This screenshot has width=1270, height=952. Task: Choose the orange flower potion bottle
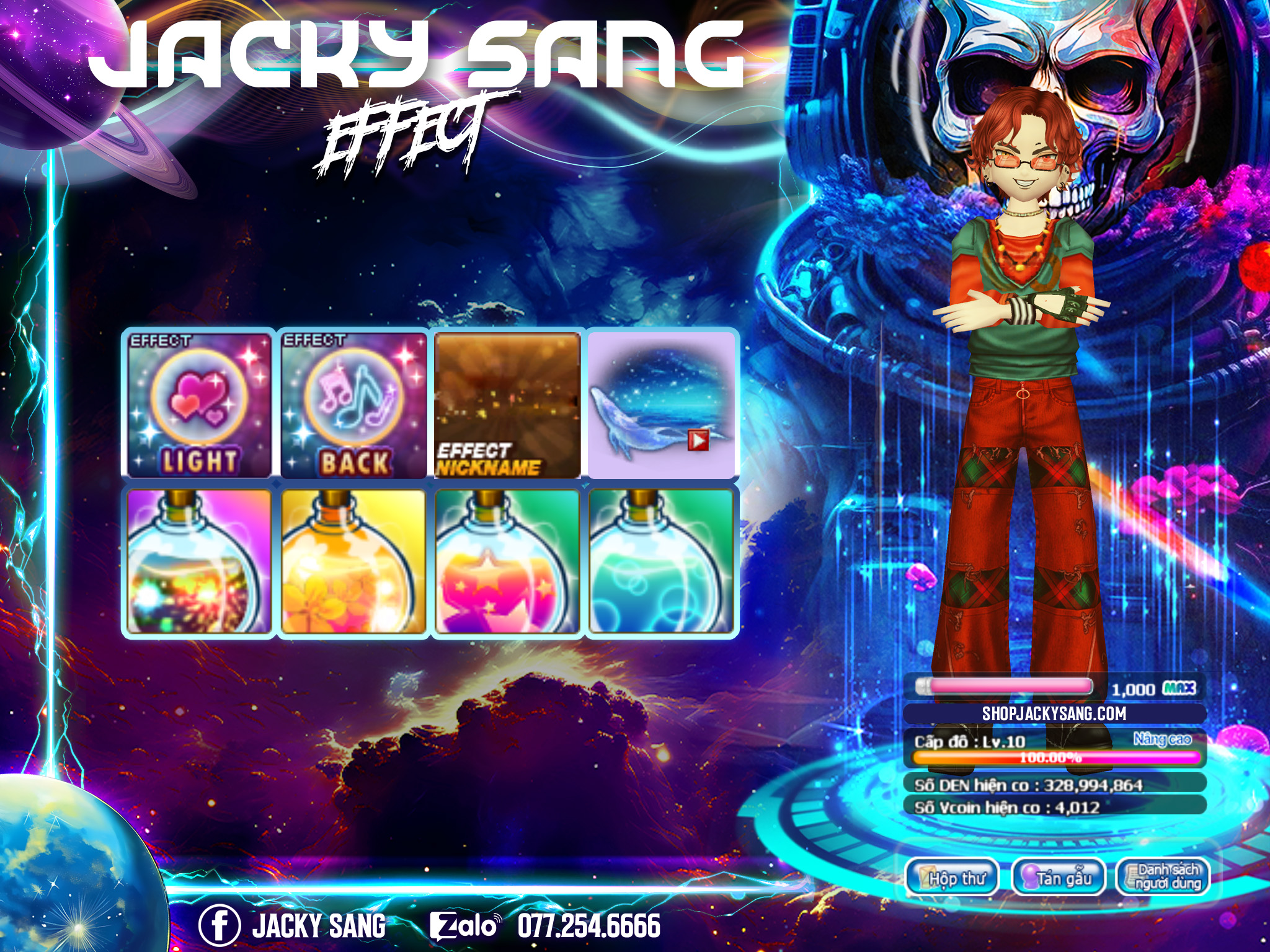point(353,561)
